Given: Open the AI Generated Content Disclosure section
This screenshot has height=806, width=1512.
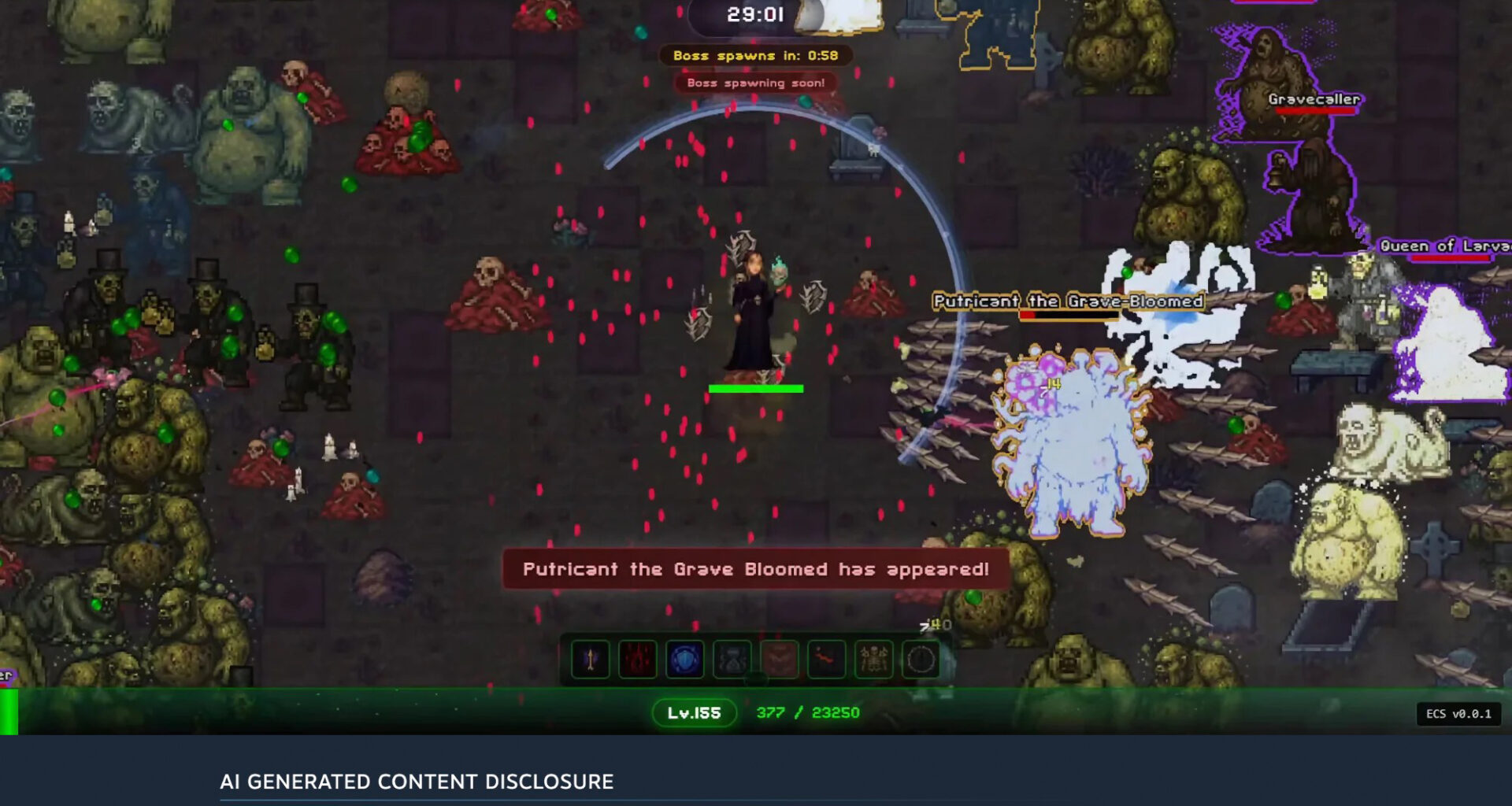Looking at the screenshot, I should pos(417,782).
